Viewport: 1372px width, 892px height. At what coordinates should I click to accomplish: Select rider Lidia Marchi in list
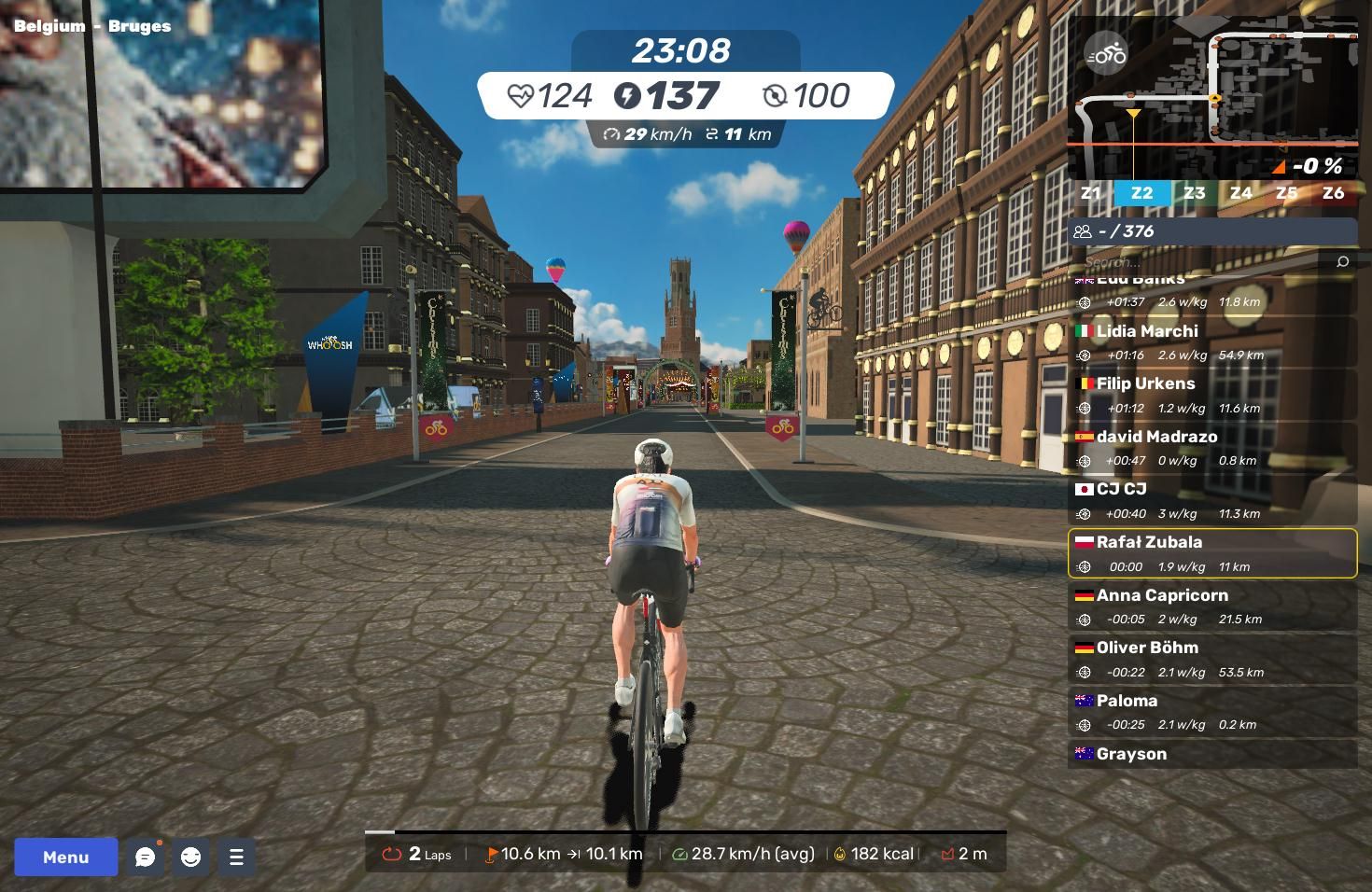(x=1211, y=341)
